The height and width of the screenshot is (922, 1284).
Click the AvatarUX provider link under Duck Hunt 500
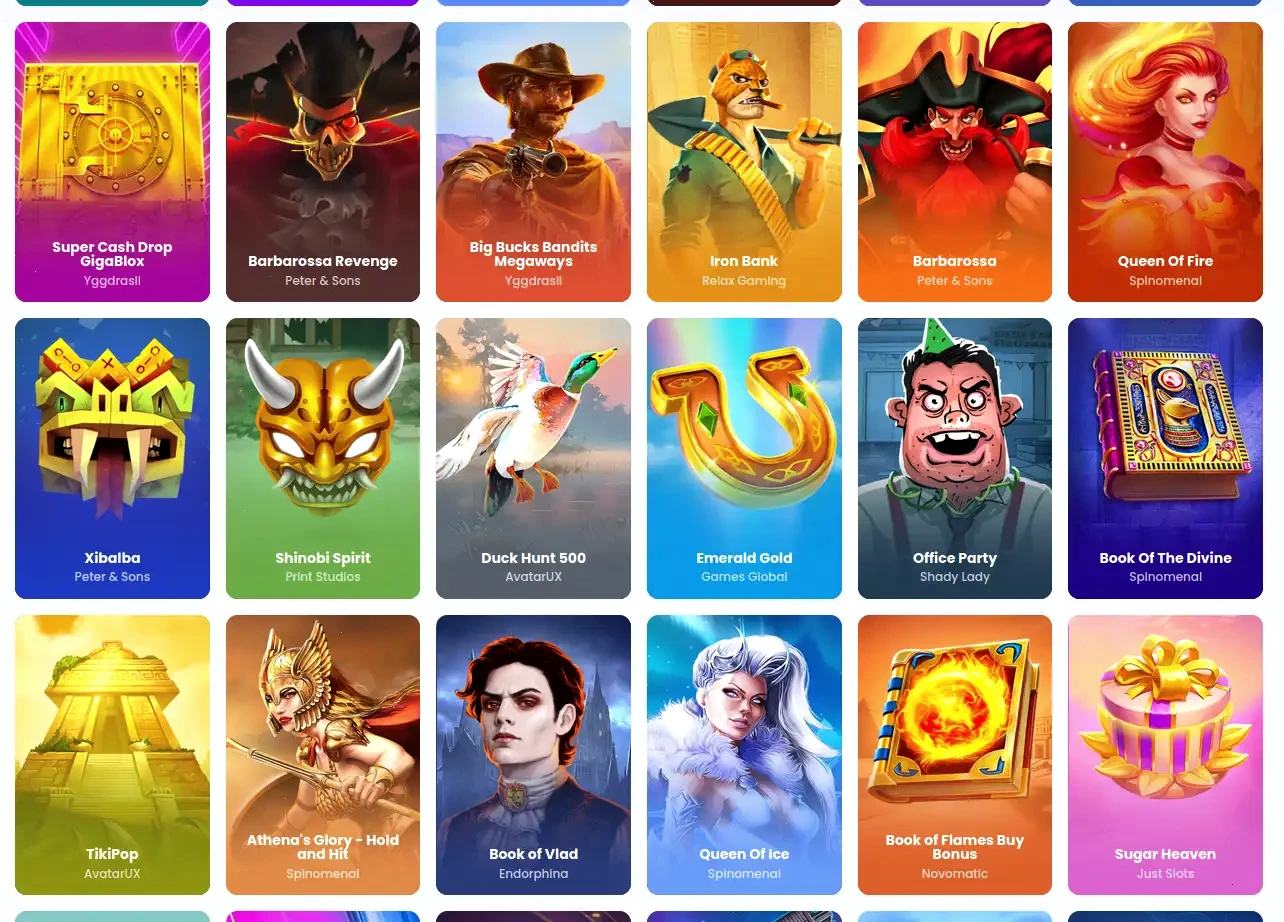(x=533, y=577)
